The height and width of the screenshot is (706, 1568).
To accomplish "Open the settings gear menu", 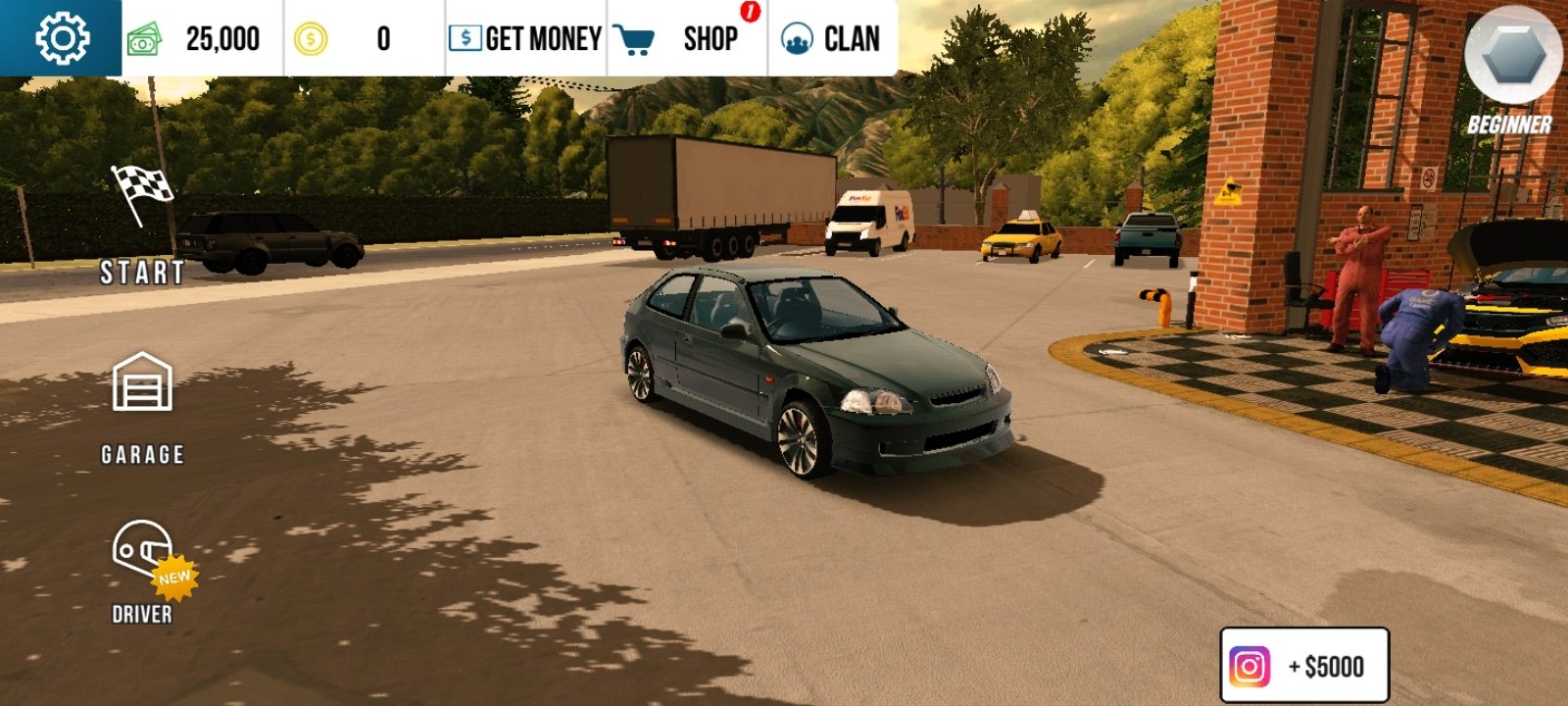I will pyautogui.click(x=61, y=38).
